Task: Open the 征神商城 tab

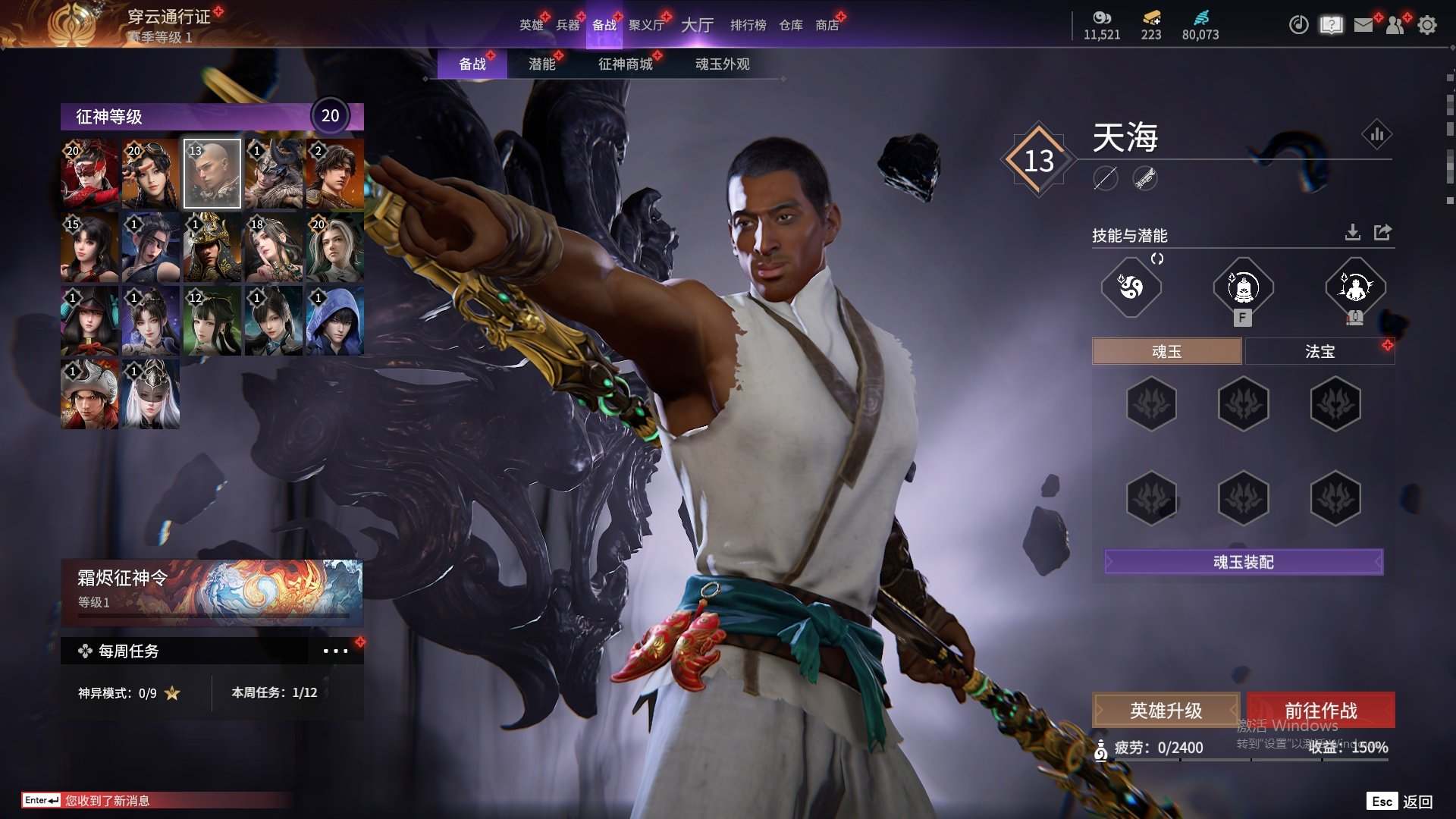Action: click(625, 64)
